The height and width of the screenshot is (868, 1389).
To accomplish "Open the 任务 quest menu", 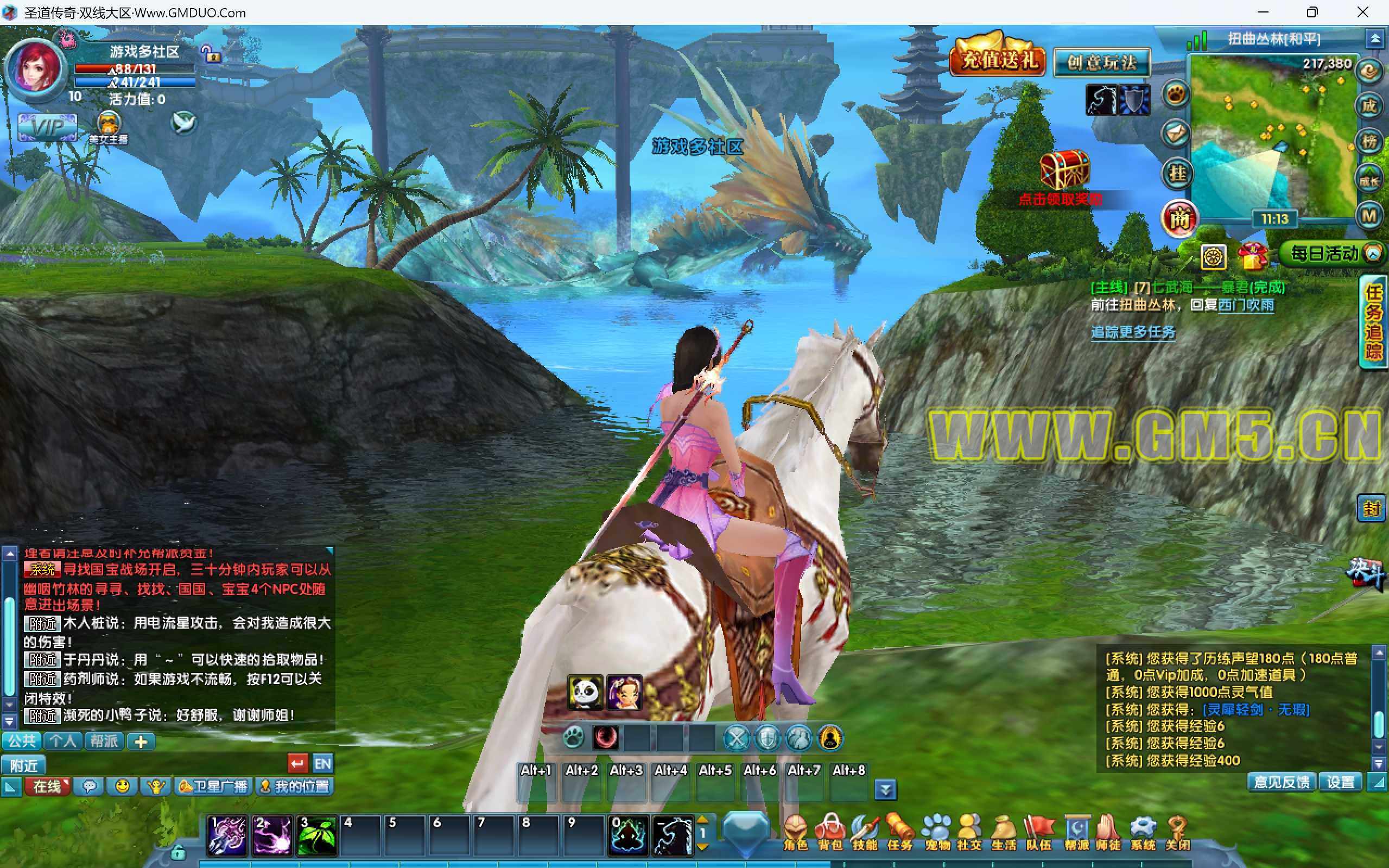I will pyautogui.click(x=899, y=831).
